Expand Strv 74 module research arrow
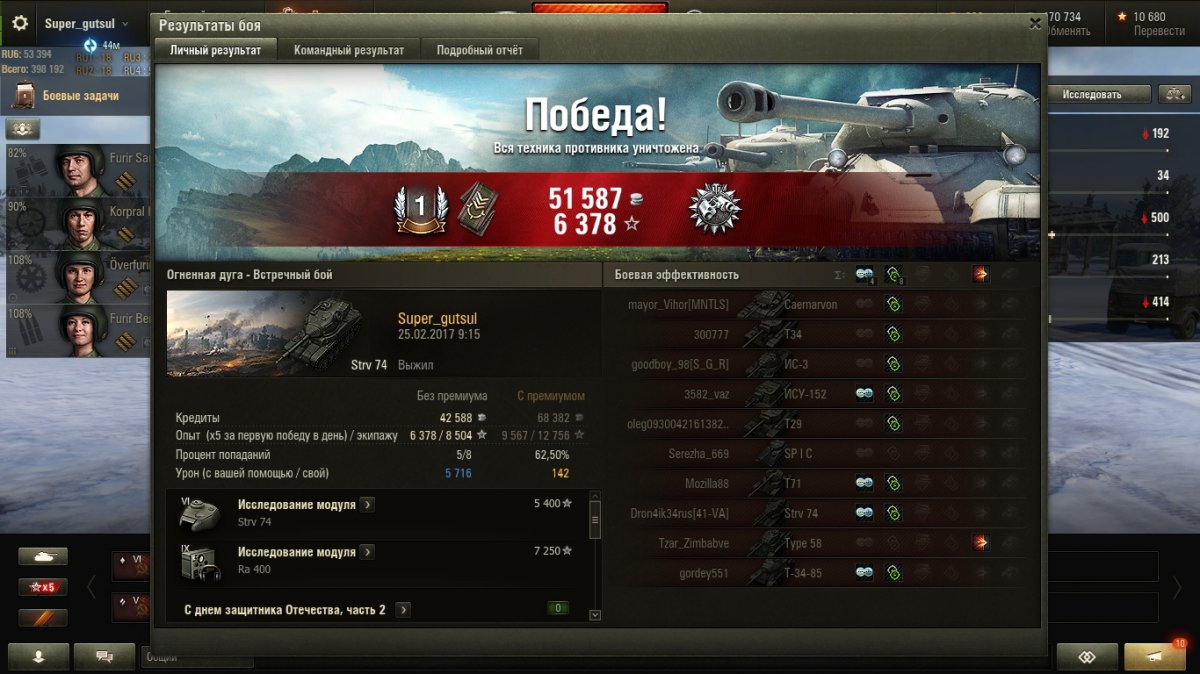The width and height of the screenshot is (1200, 674). pyautogui.click(x=367, y=505)
